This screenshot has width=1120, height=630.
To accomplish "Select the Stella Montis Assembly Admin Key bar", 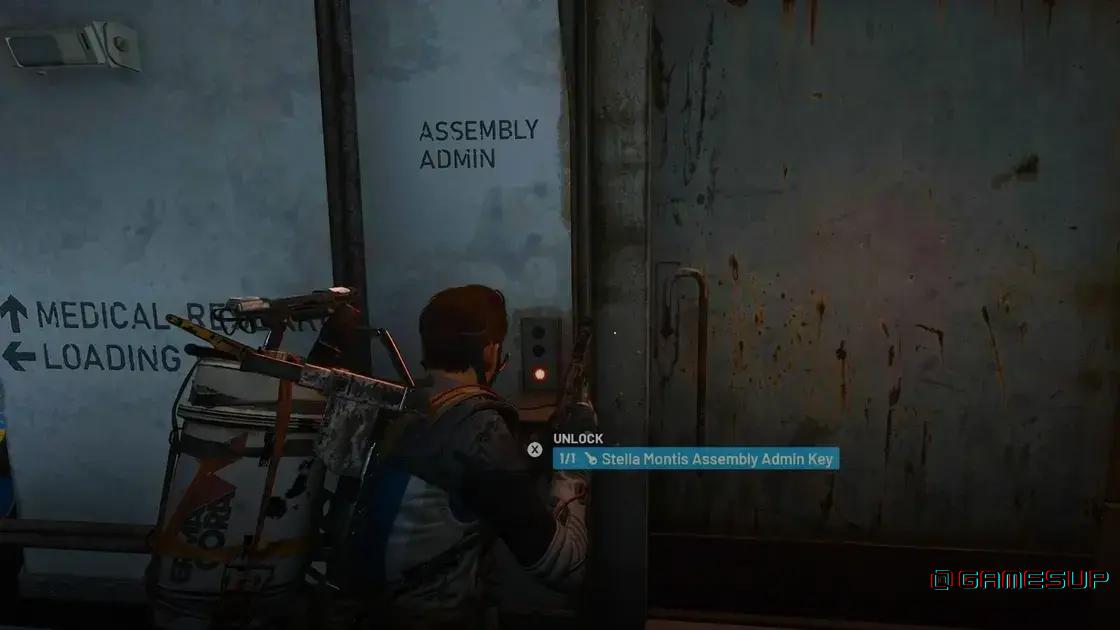I will coord(696,459).
